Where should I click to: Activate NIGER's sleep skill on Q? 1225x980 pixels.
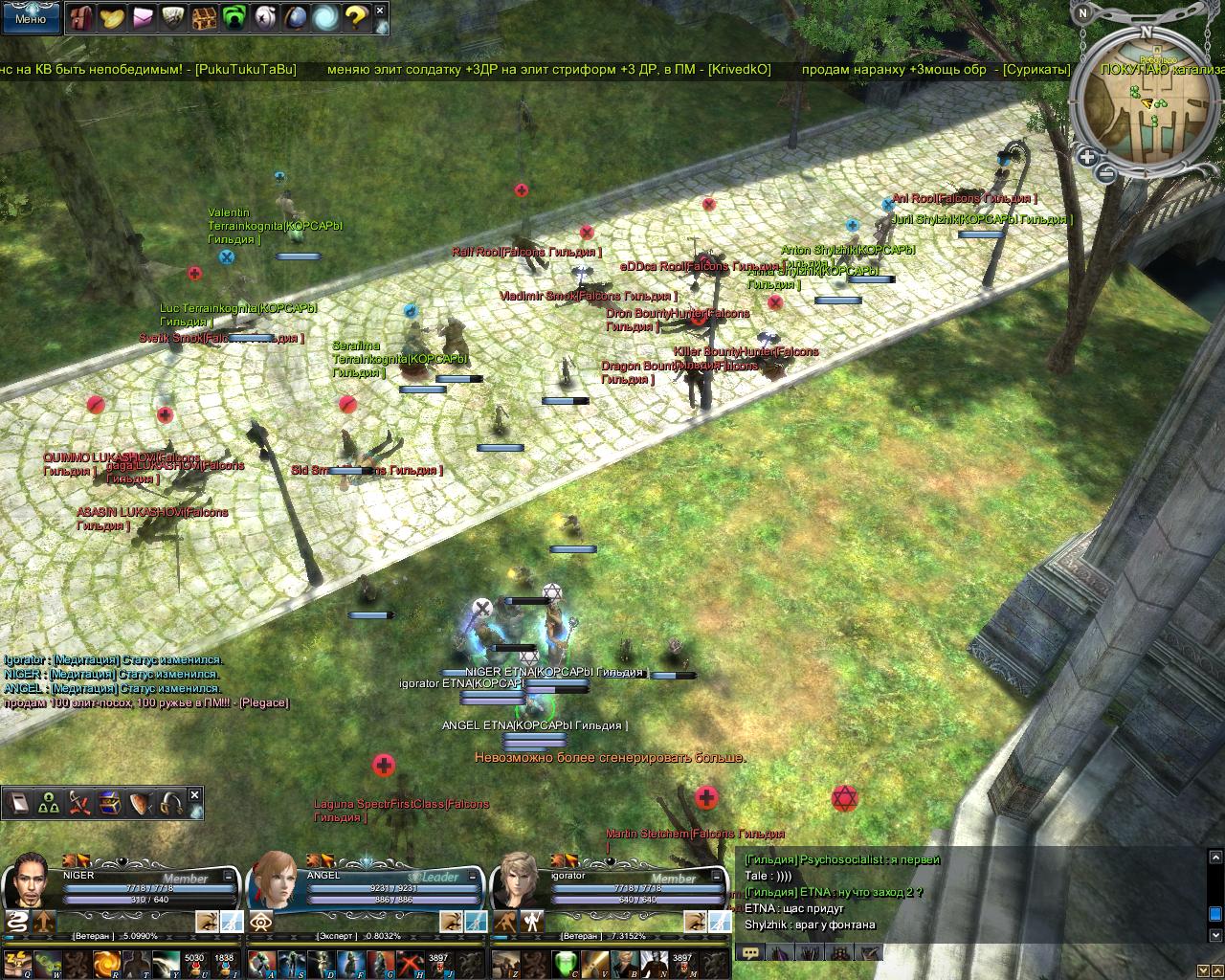(x=17, y=963)
